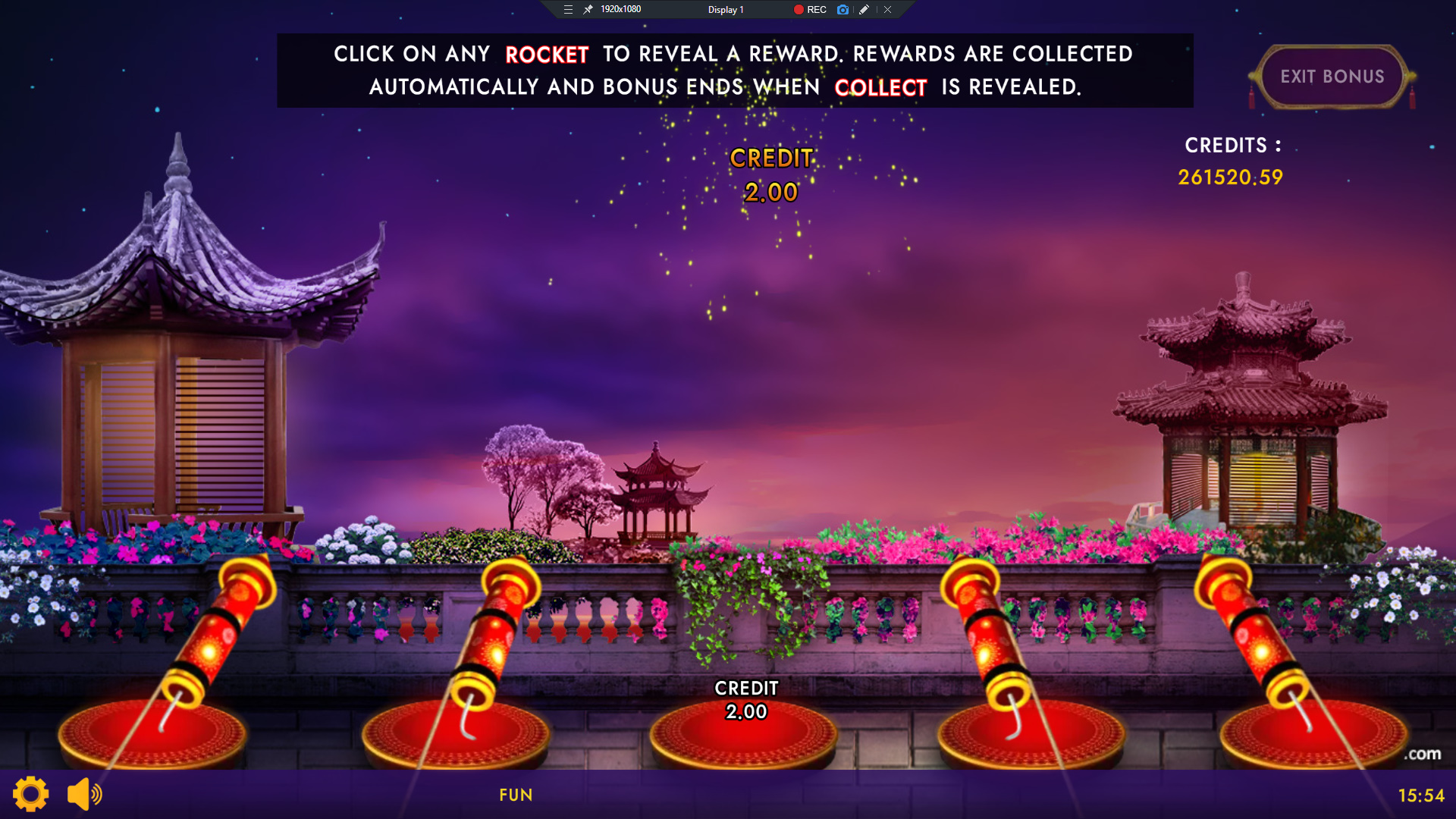
Task: Open settings with the gear icon
Action: point(31,794)
